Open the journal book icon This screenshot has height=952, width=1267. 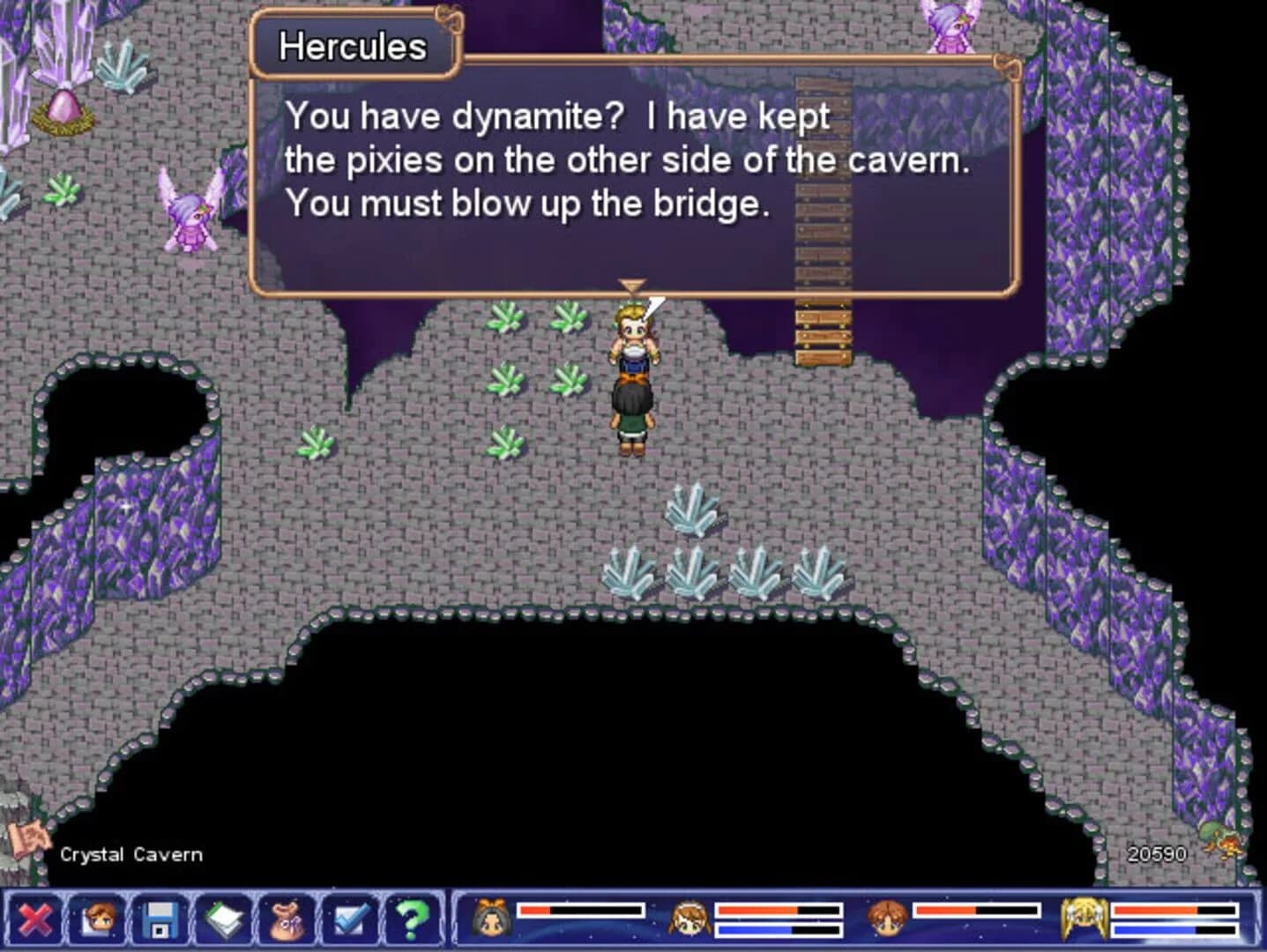(x=223, y=919)
